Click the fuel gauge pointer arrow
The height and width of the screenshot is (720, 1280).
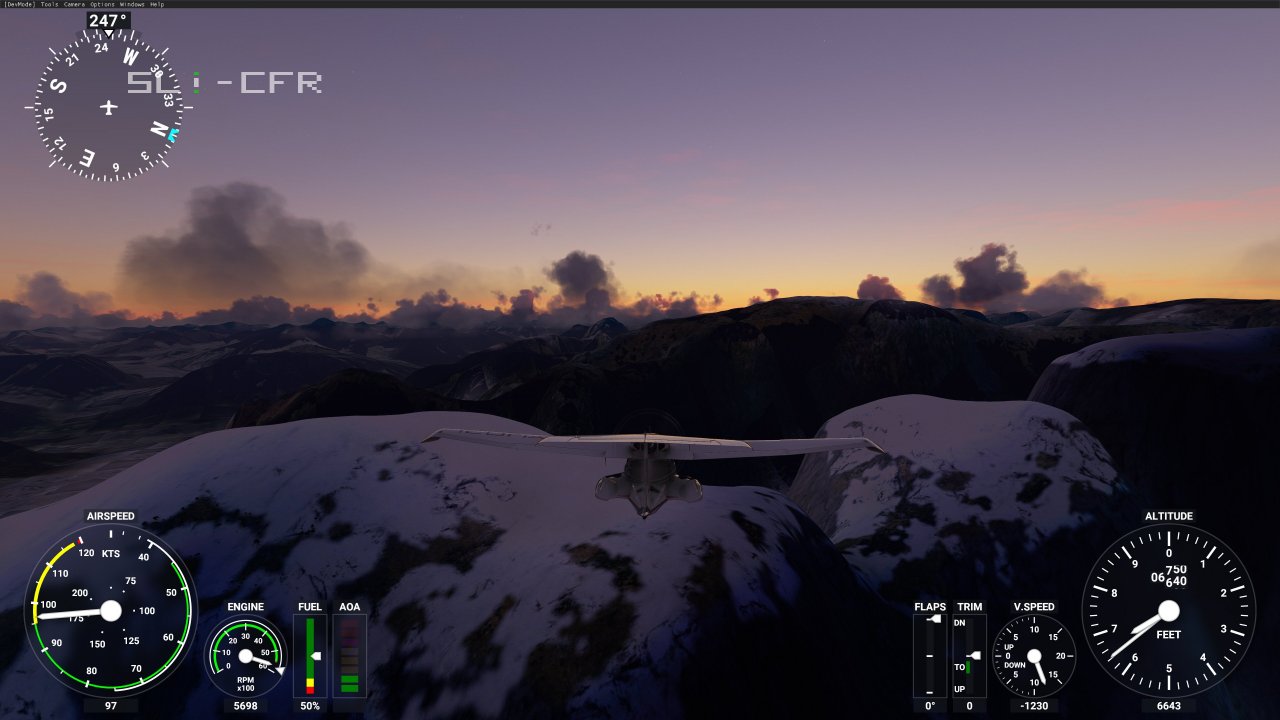coord(316,655)
